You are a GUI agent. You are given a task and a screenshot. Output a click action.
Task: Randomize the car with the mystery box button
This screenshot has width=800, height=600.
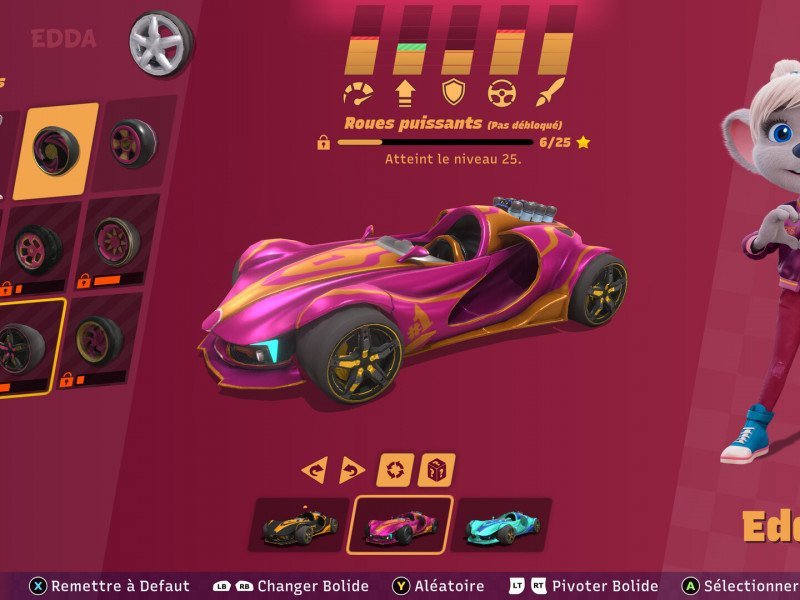click(x=436, y=470)
